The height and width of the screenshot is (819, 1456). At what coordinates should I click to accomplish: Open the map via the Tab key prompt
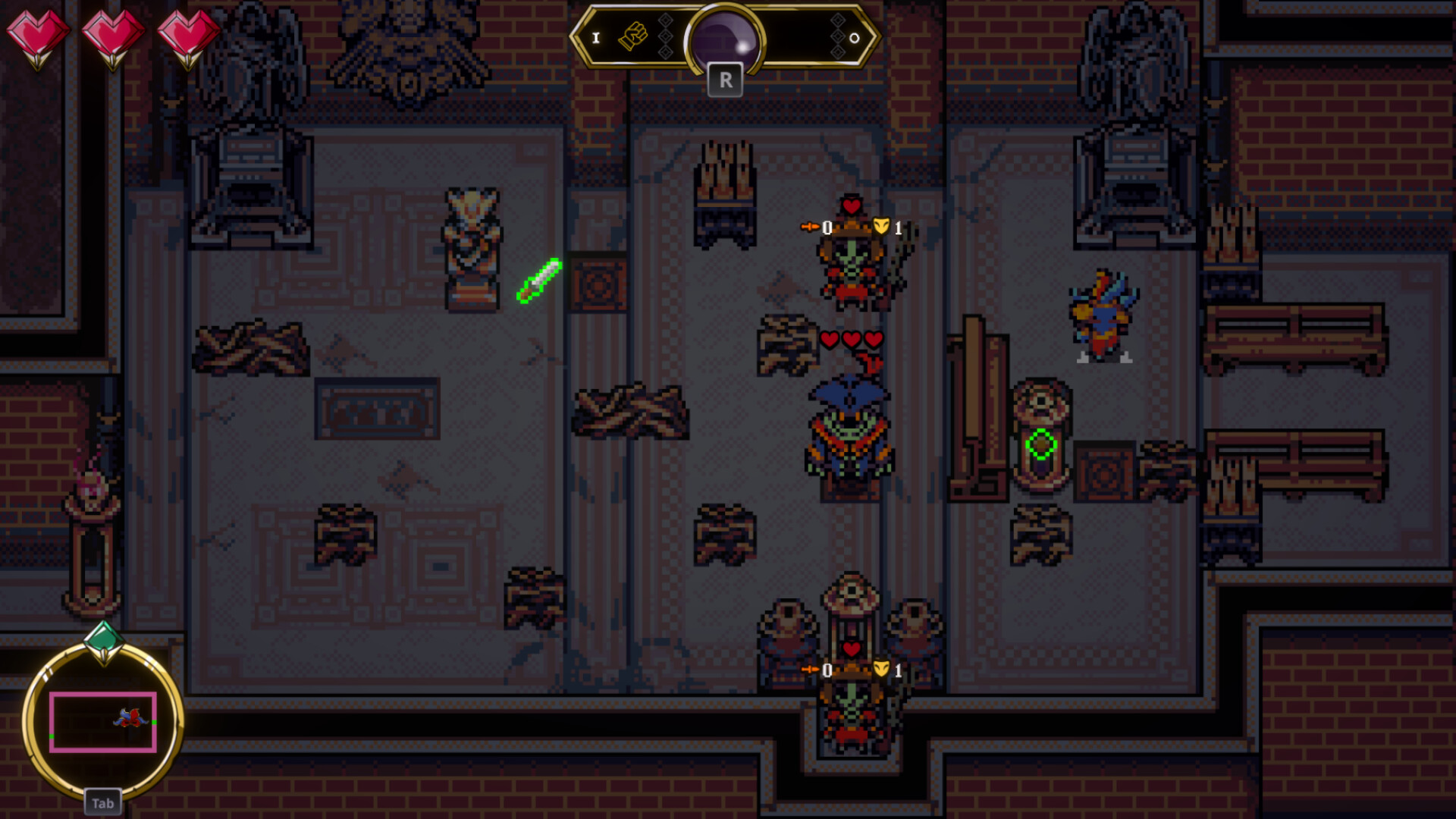(103, 802)
